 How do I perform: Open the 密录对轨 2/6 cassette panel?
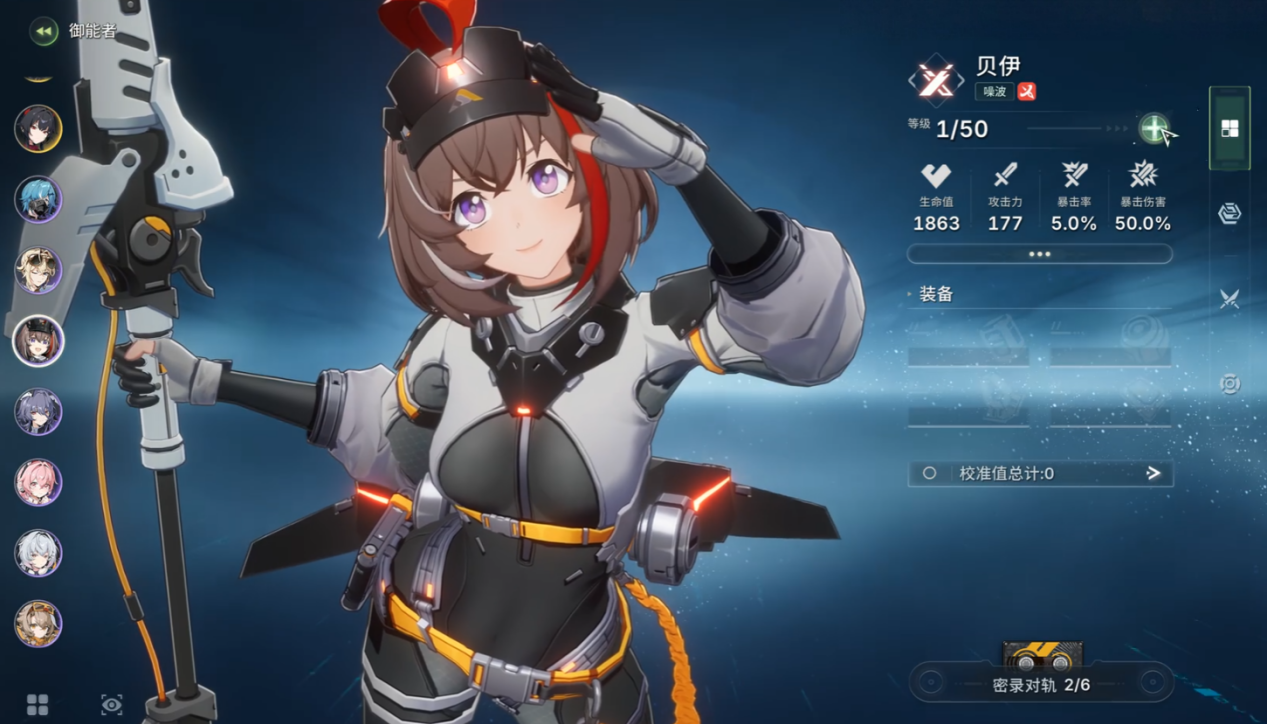pyautogui.click(x=1041, y=684)
